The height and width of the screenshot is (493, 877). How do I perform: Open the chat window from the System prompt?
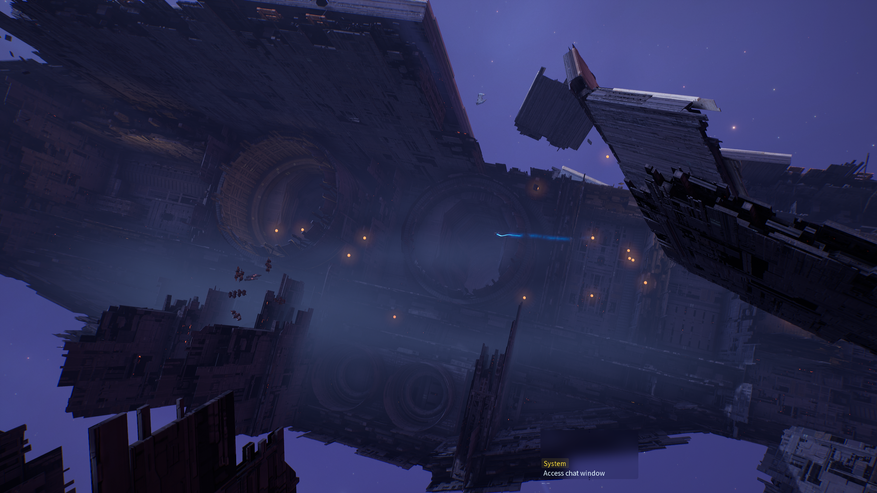pos(574,473)
